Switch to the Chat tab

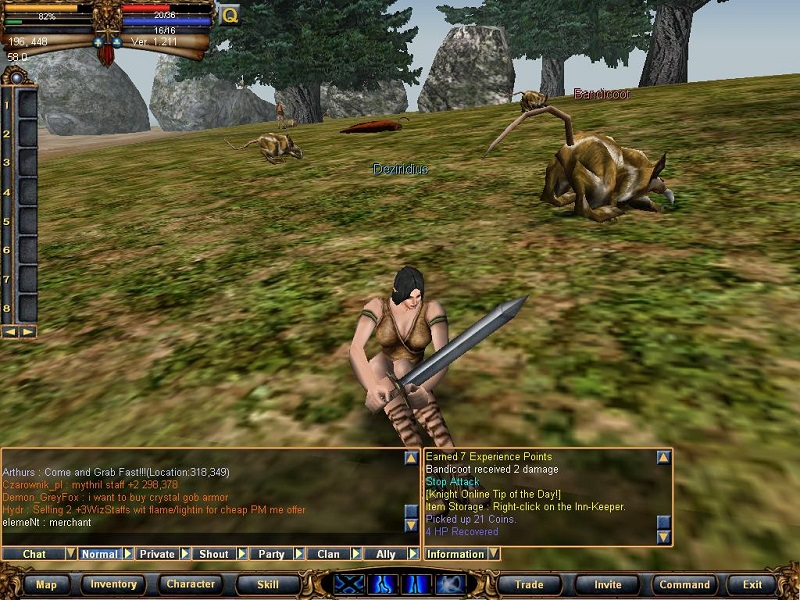(34, 554)
